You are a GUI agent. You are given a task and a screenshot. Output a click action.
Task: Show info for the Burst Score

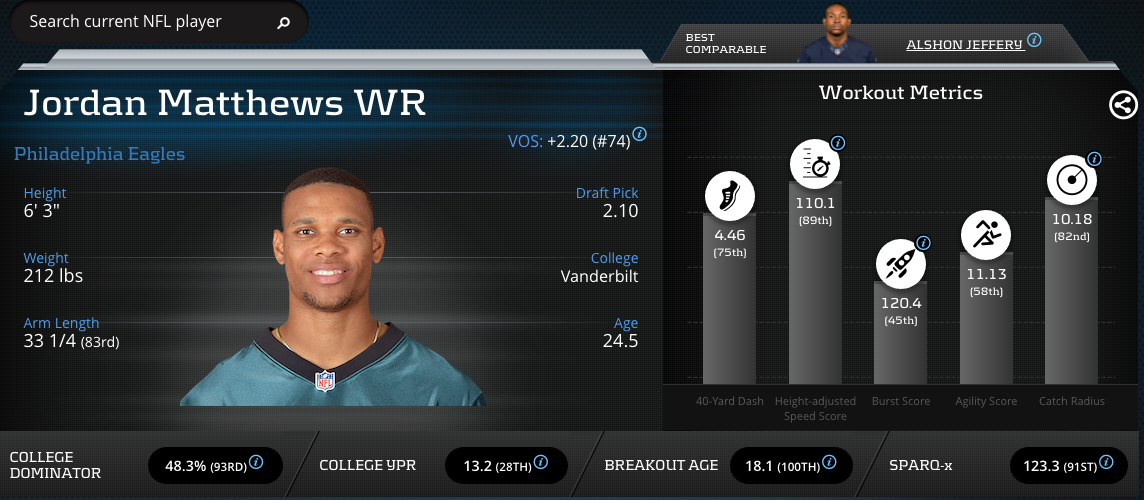click(923, 243)
